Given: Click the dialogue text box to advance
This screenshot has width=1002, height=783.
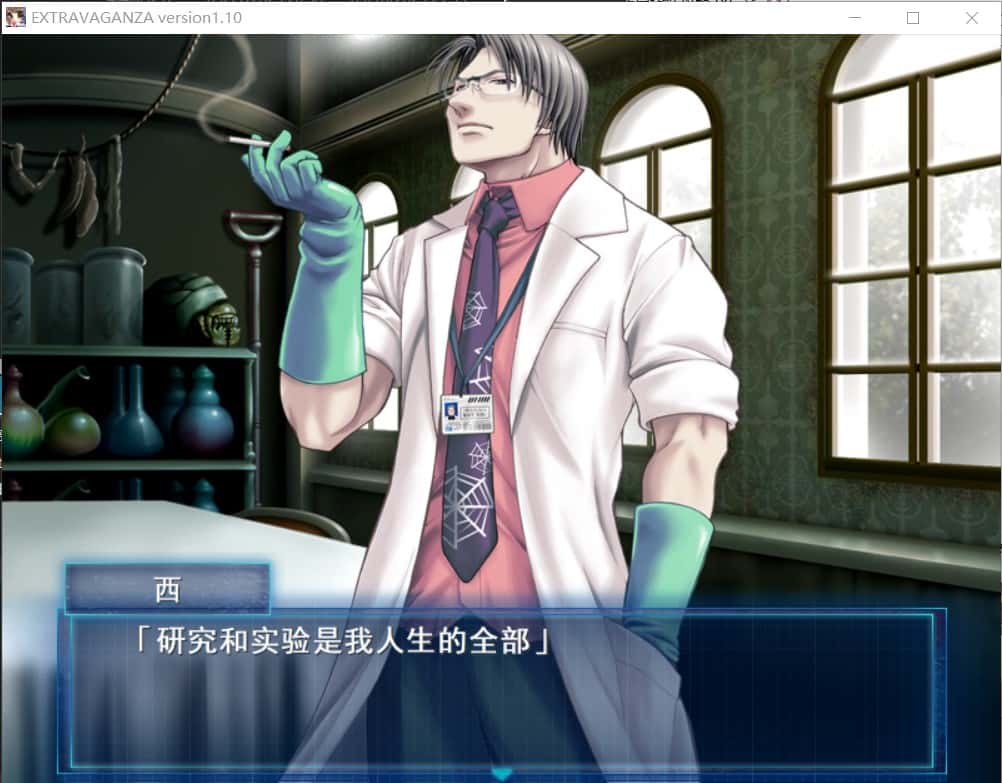Looking at the screenshot, I should pos(500,690).
